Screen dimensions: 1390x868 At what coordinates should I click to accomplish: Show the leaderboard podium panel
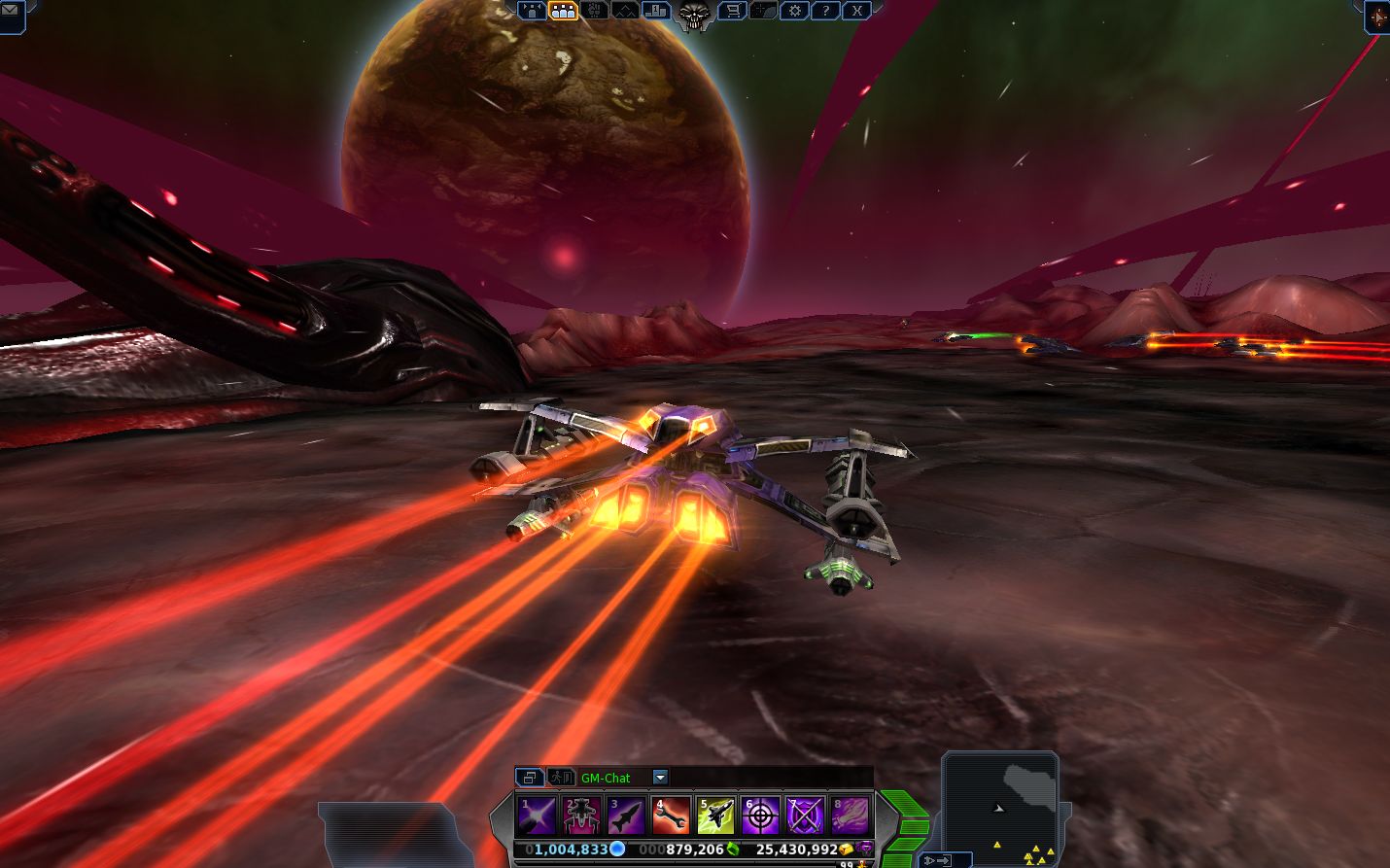tap(656, 11)
